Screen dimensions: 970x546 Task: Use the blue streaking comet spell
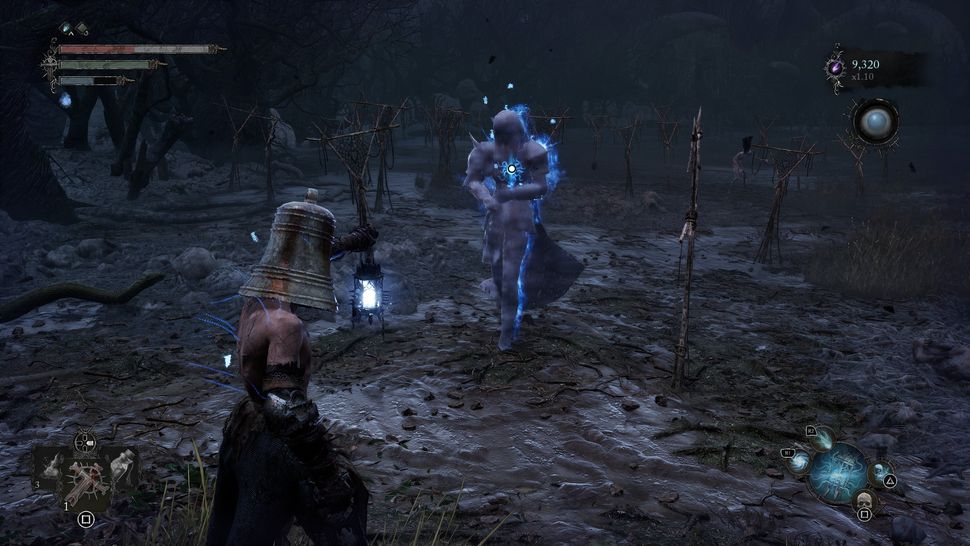coord(823,438)
